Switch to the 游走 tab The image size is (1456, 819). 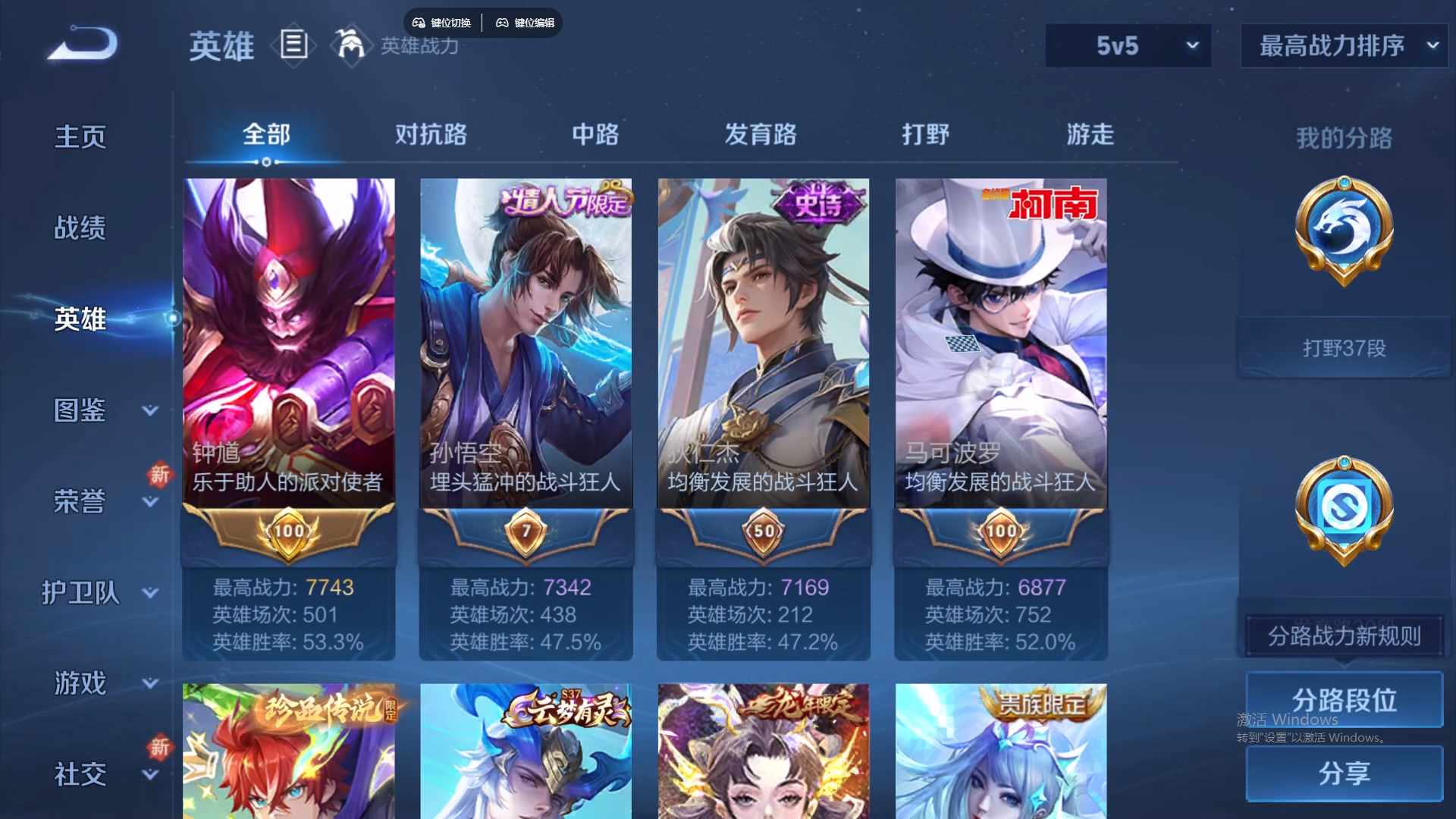pos(1090,135)
